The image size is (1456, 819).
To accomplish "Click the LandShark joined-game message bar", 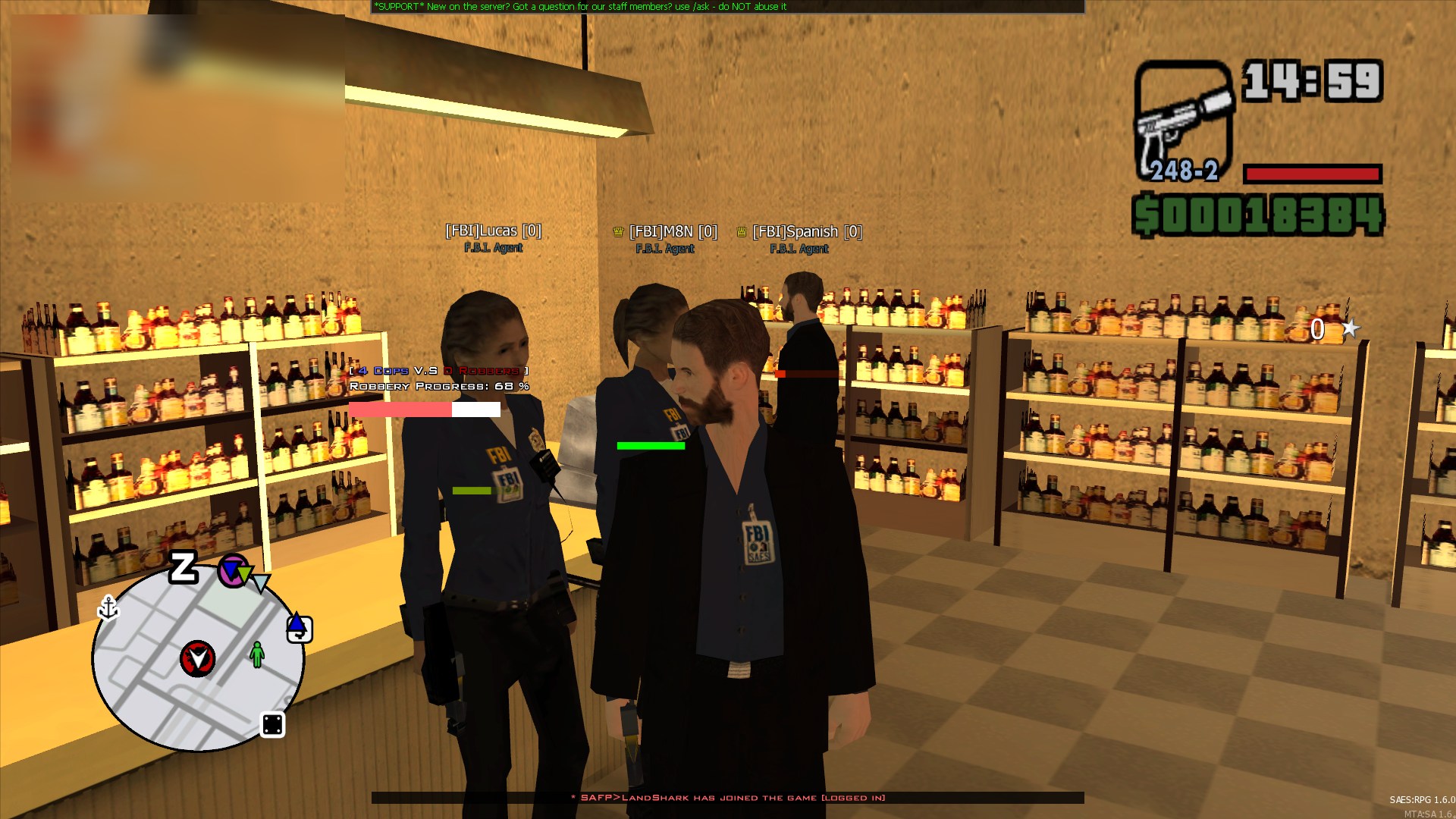I will 727,798.
